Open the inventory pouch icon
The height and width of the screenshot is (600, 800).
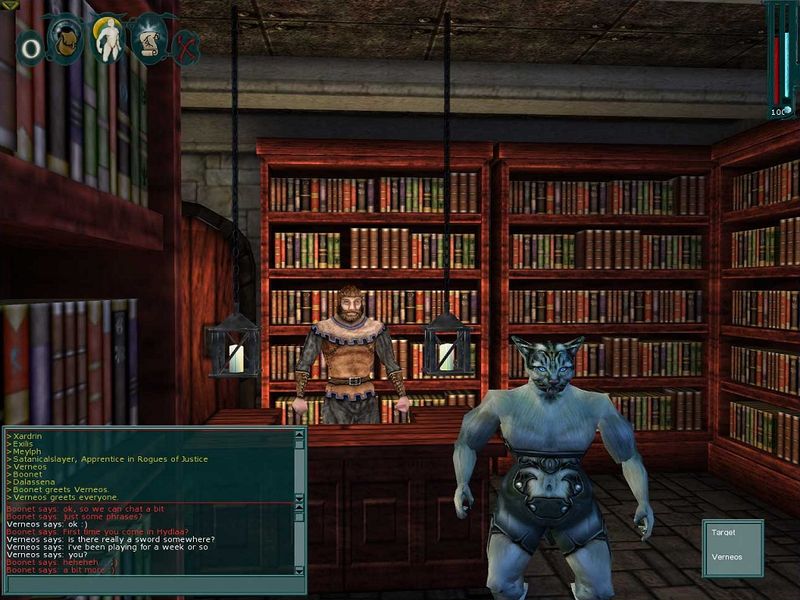(65, 37)
